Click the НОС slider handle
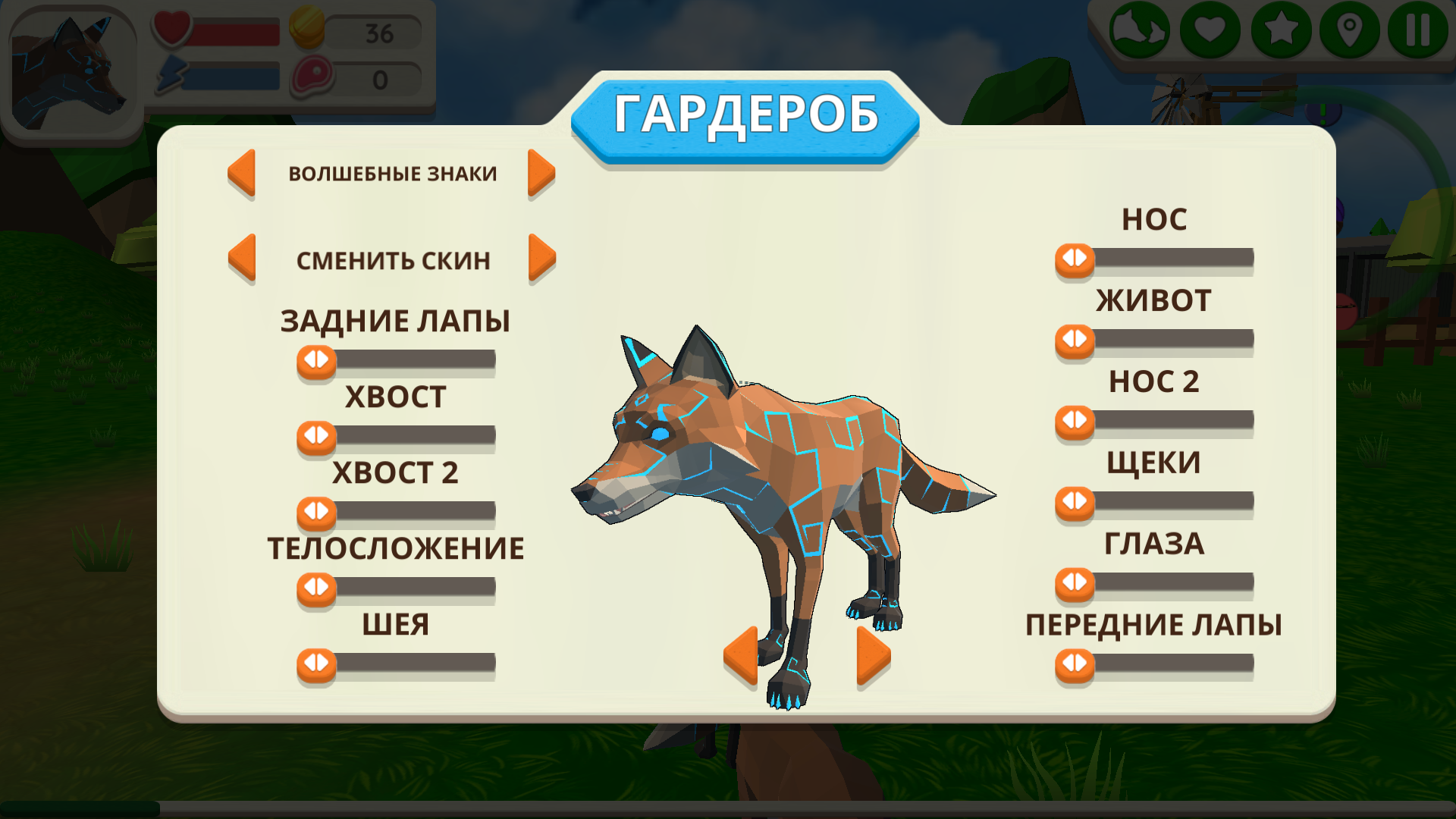 click(1072, 259)
